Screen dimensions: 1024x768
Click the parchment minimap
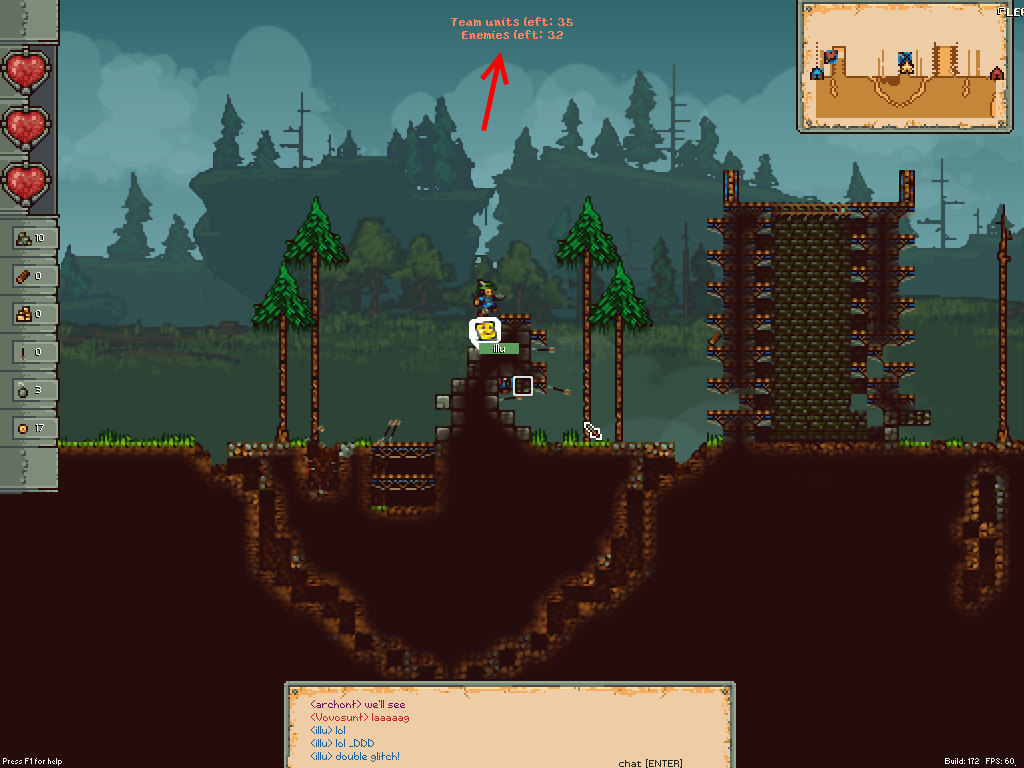pos(904,66)
